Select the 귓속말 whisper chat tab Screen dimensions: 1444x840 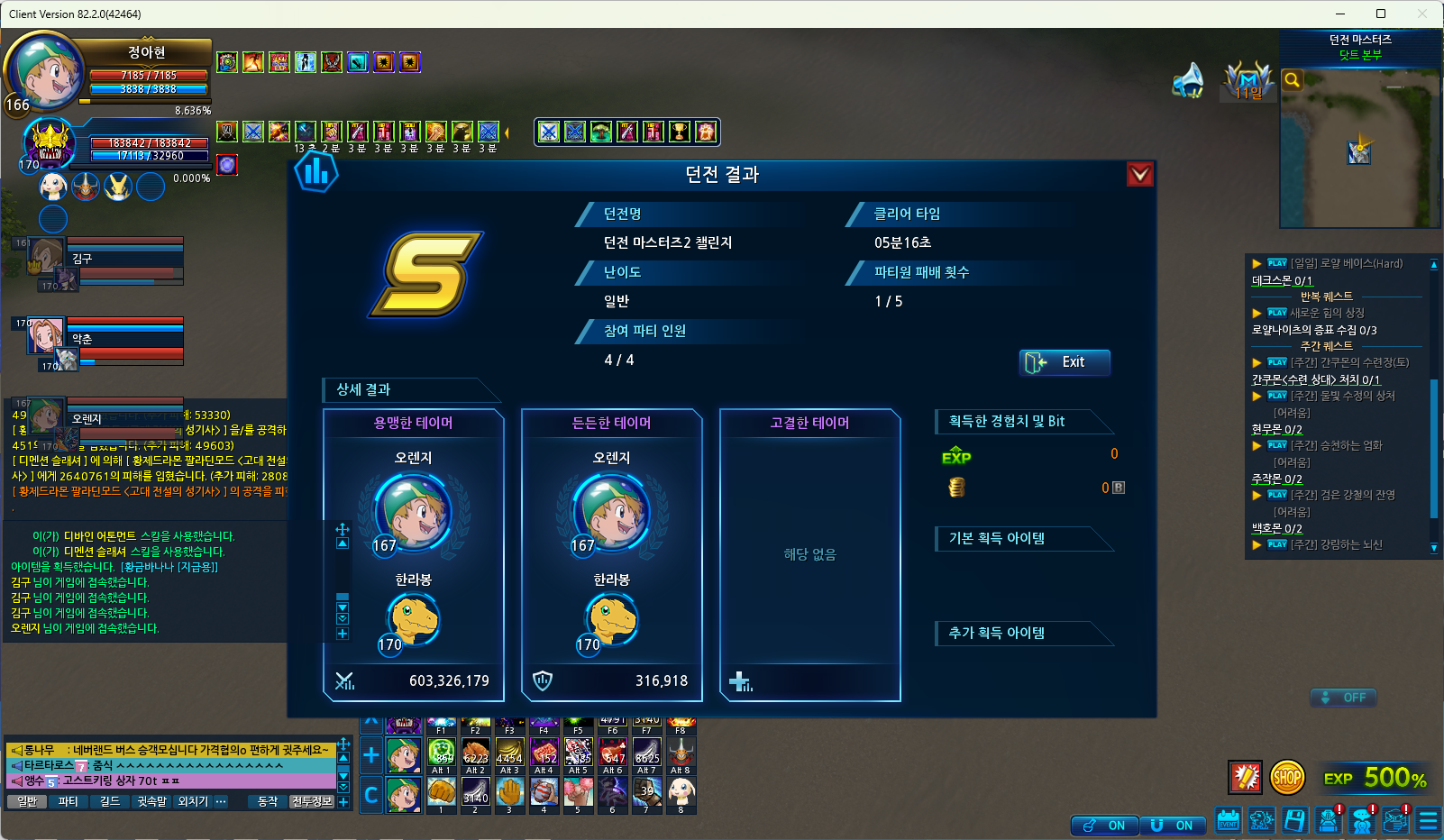[151, 801]
